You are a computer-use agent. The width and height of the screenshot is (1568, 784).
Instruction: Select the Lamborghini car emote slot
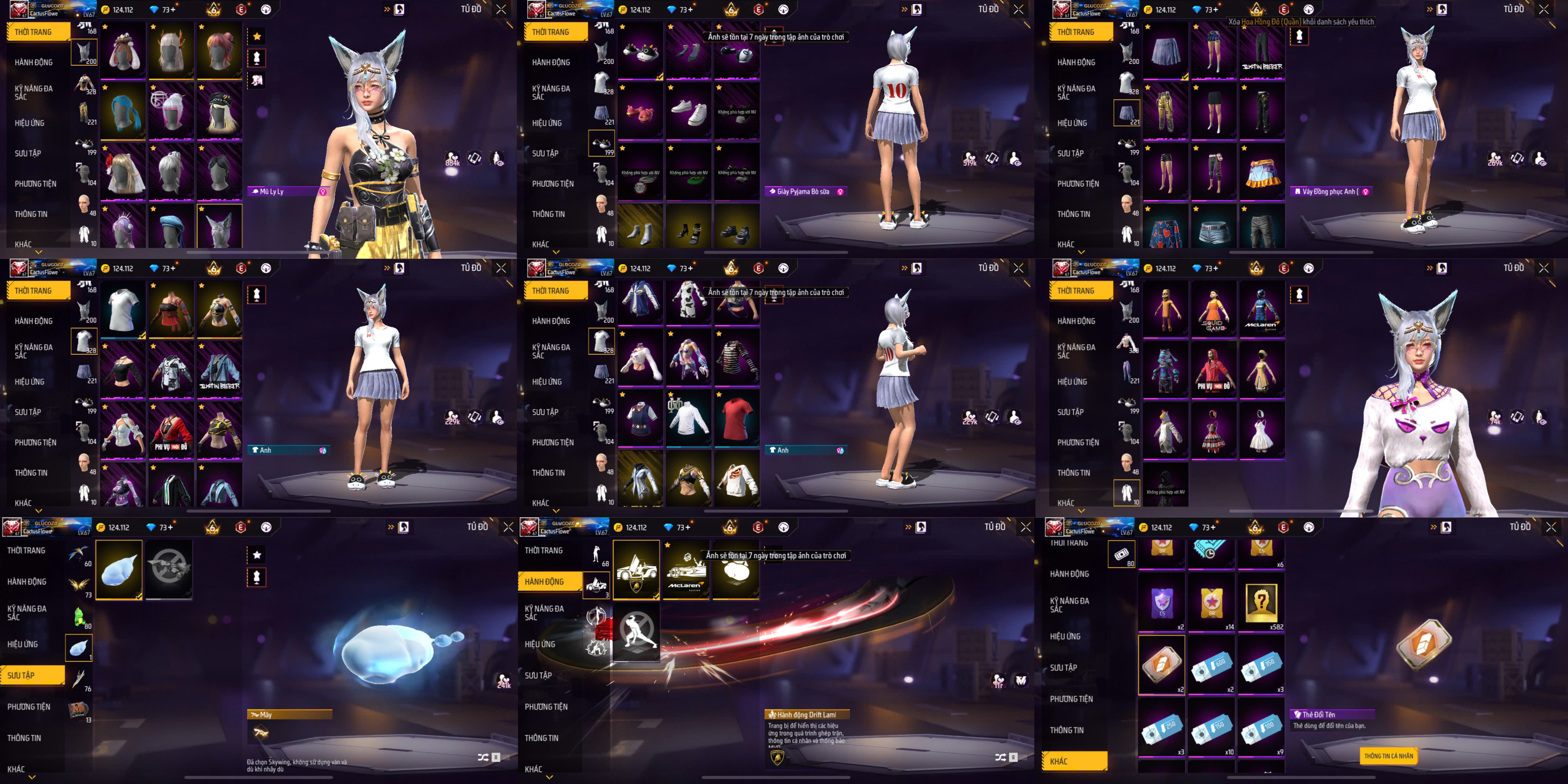point(636,570)
